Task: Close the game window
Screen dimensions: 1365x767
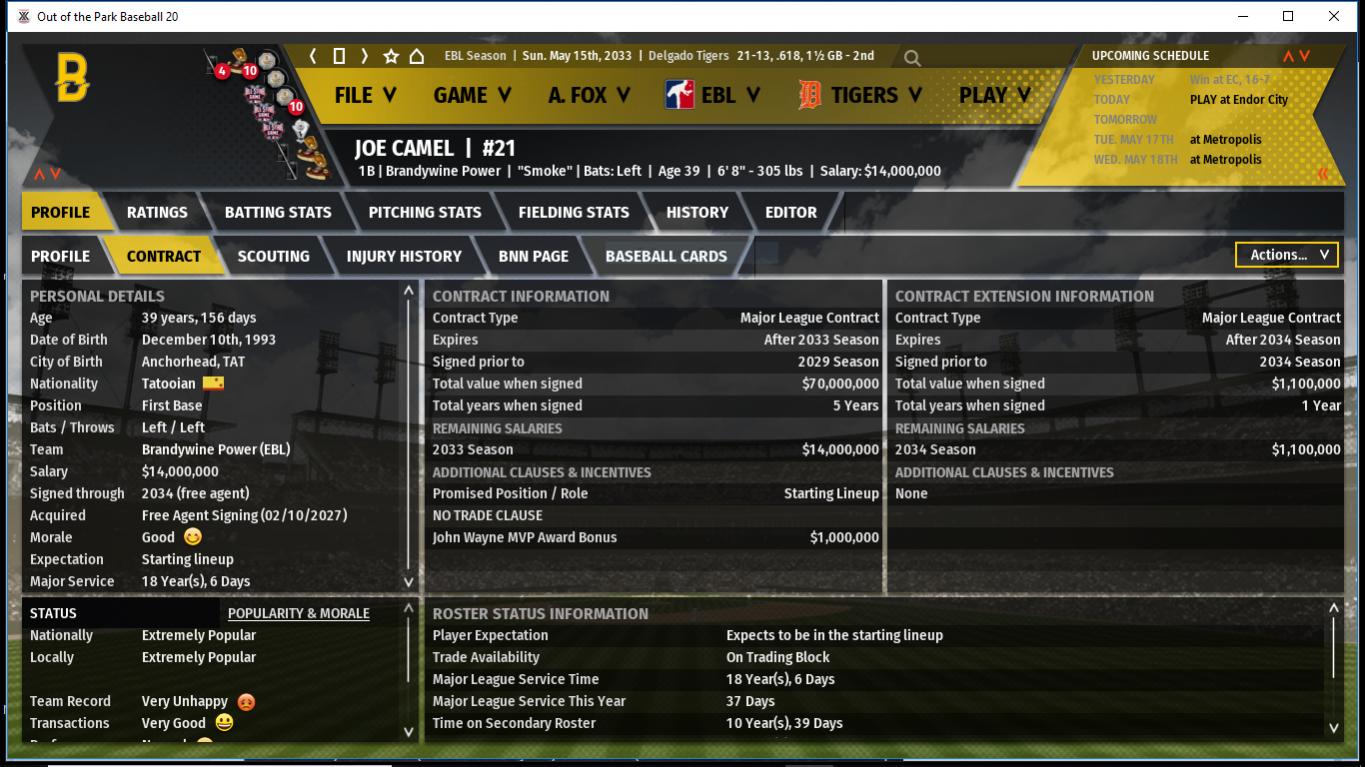Action: pos(1334,16)
